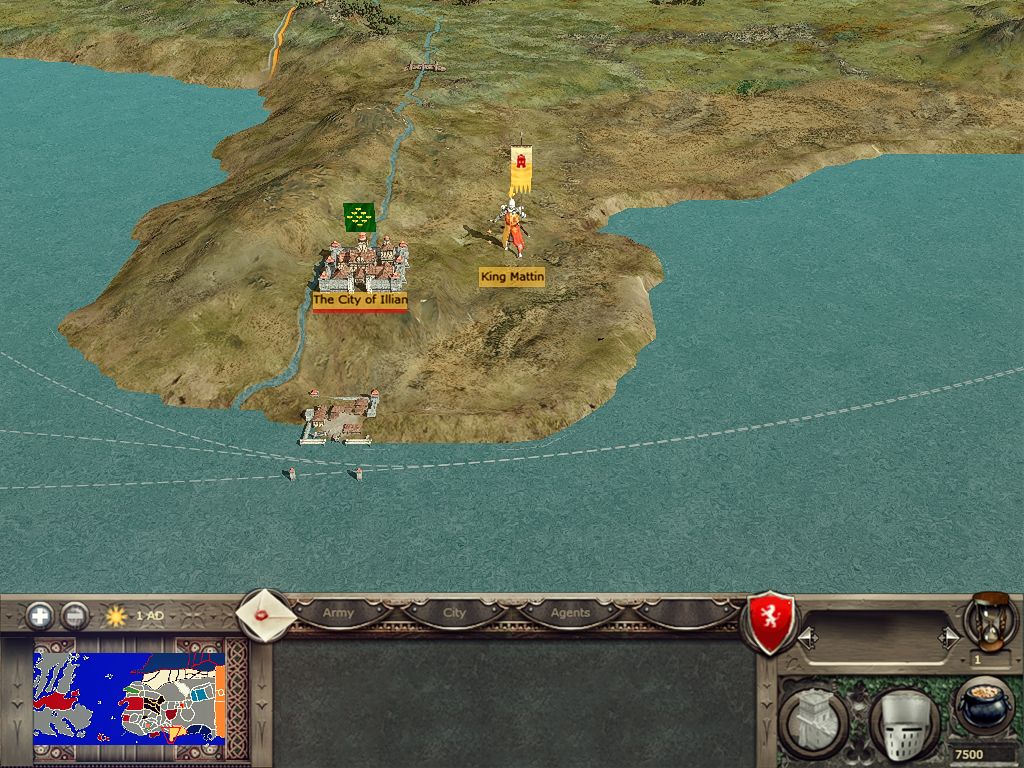Zoom in the minimap with plus button
The image size is (1024, 768).
pyautogui.click(x=40, y=615)
